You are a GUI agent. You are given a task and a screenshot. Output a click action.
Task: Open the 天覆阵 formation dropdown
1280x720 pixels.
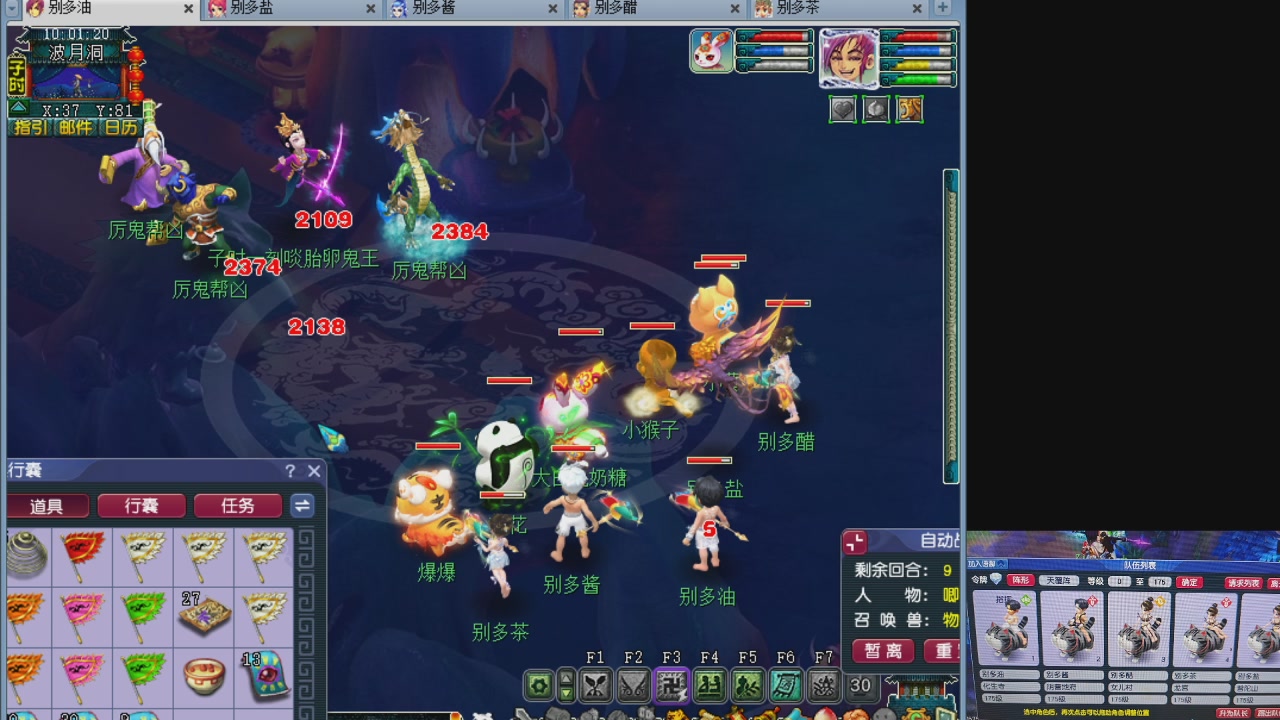click(1058, 581)
